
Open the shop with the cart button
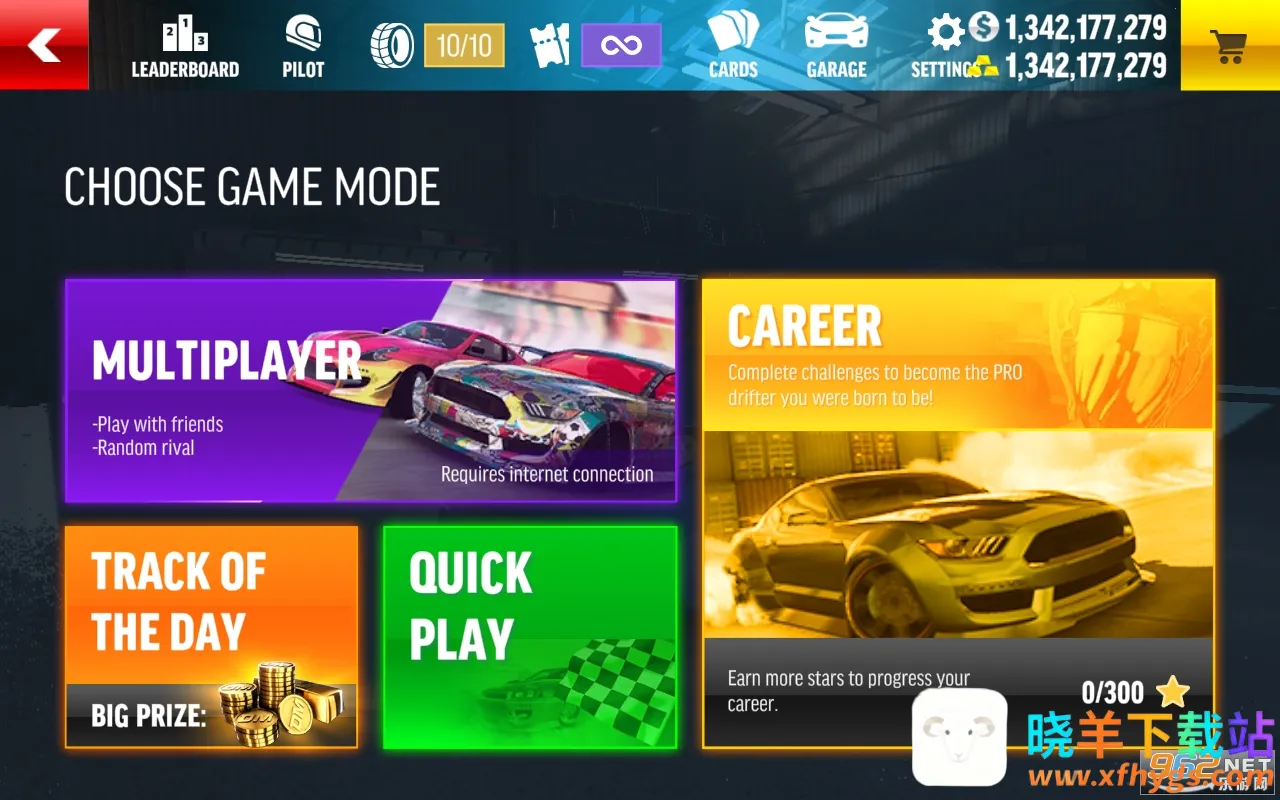pos(1229,45)
